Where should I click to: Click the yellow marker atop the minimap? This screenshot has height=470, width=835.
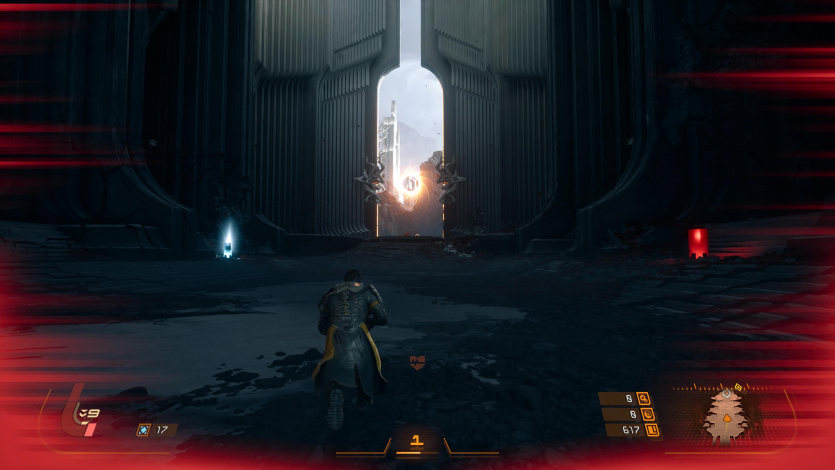pyautogui.click(x=739, y=387)
